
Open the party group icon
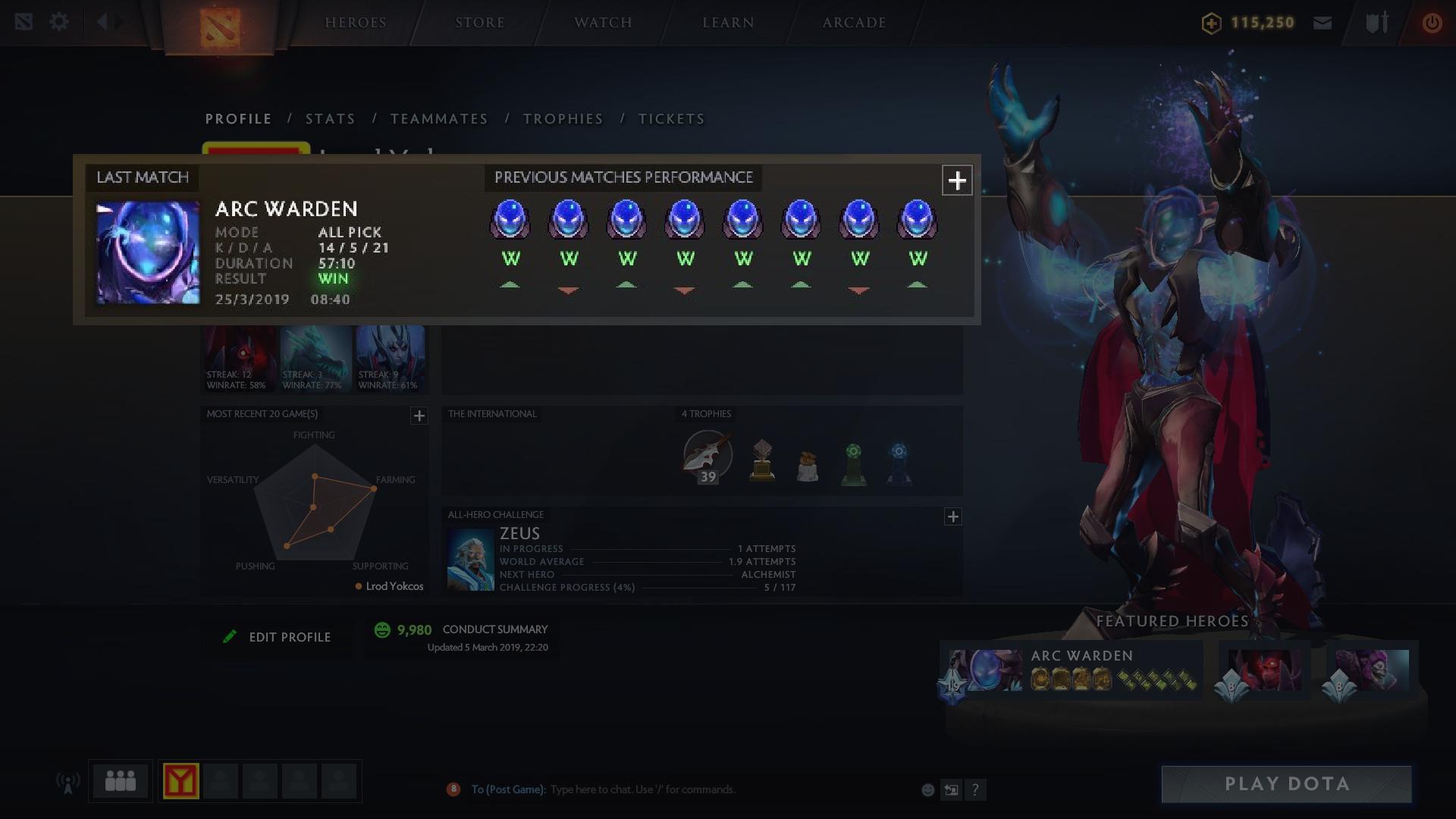[121, 781]
